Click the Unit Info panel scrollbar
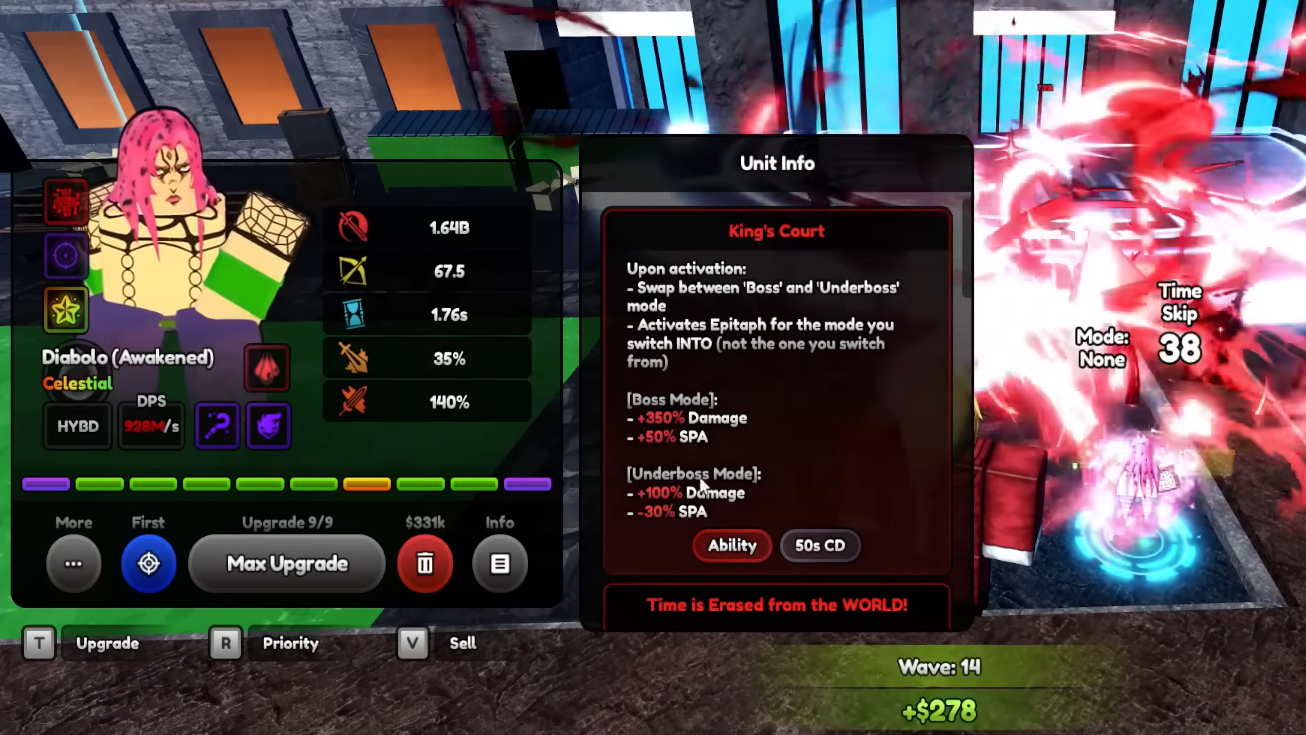This screenshot has height=735, width=1306. tap(965, 246)
